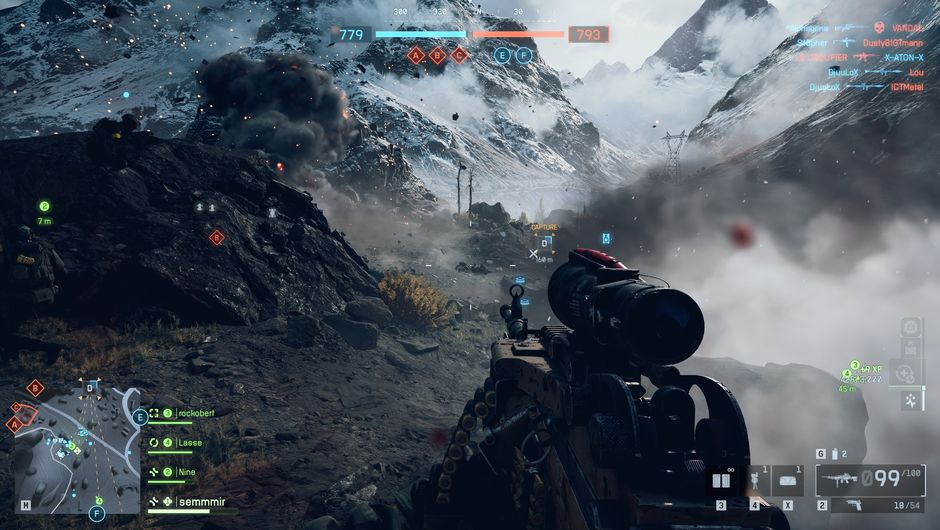Select the armor plate slot
The width and height of the screenshot is (940, 530).
coord(787,482)
